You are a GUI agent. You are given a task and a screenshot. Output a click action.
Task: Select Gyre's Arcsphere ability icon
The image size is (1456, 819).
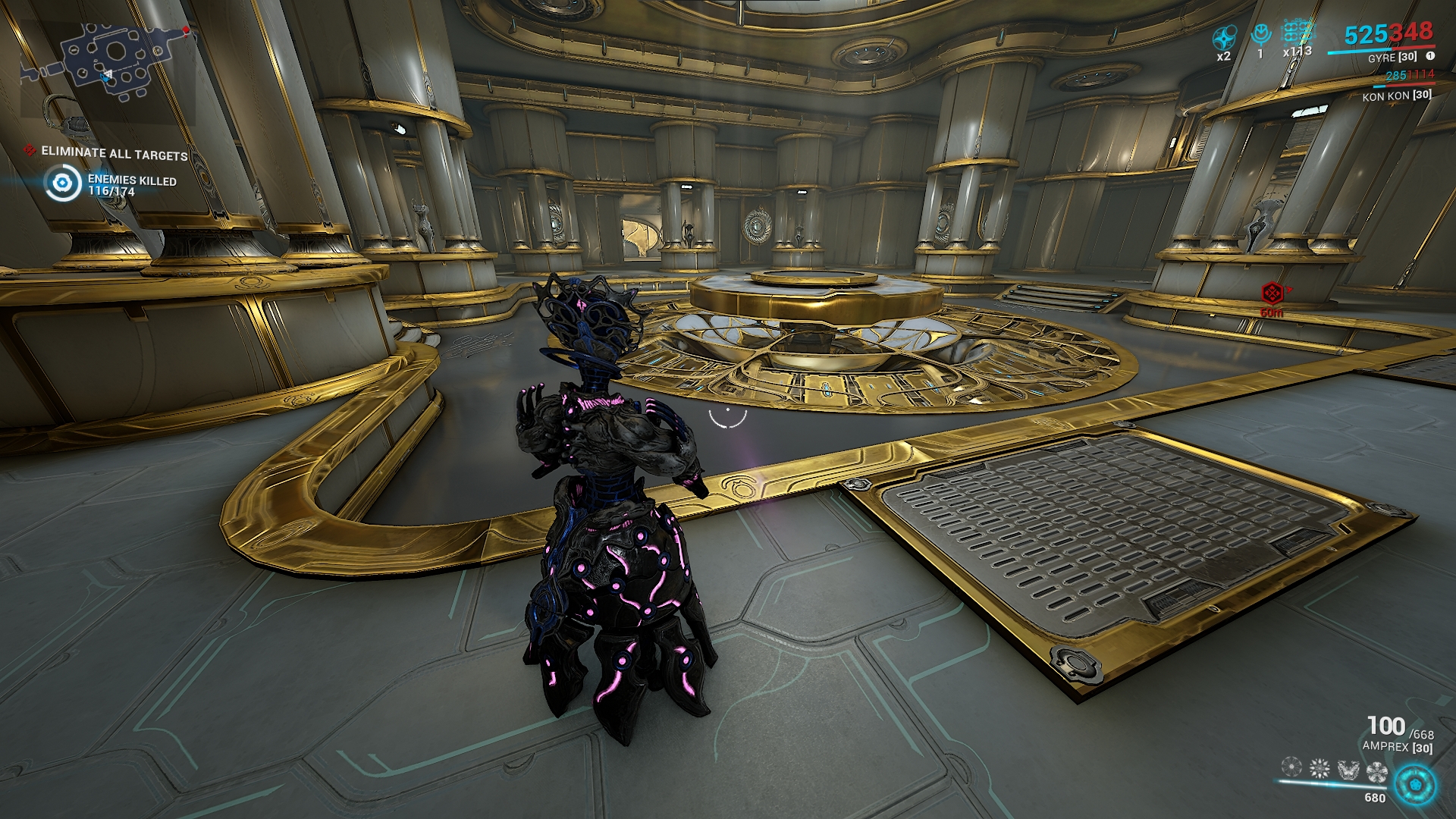click(1291, 767)
